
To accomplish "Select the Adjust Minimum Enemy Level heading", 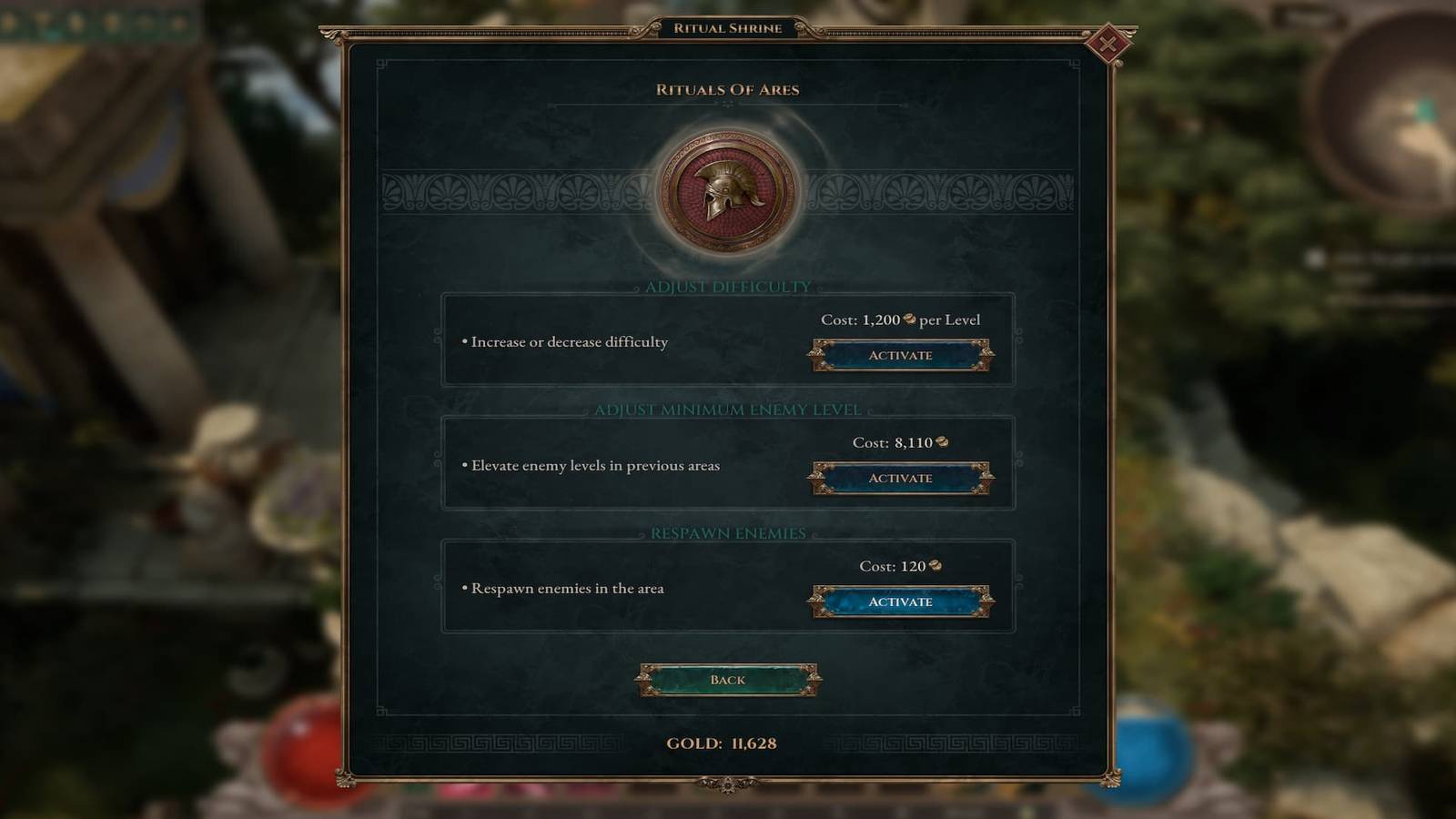I will pos(727,409).
